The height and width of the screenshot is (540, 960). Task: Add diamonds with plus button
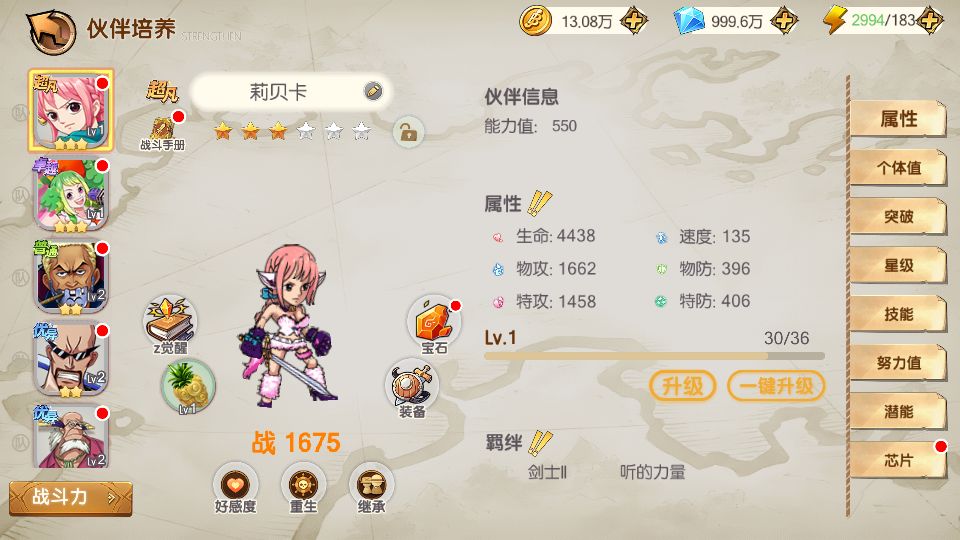coord(786,20)
